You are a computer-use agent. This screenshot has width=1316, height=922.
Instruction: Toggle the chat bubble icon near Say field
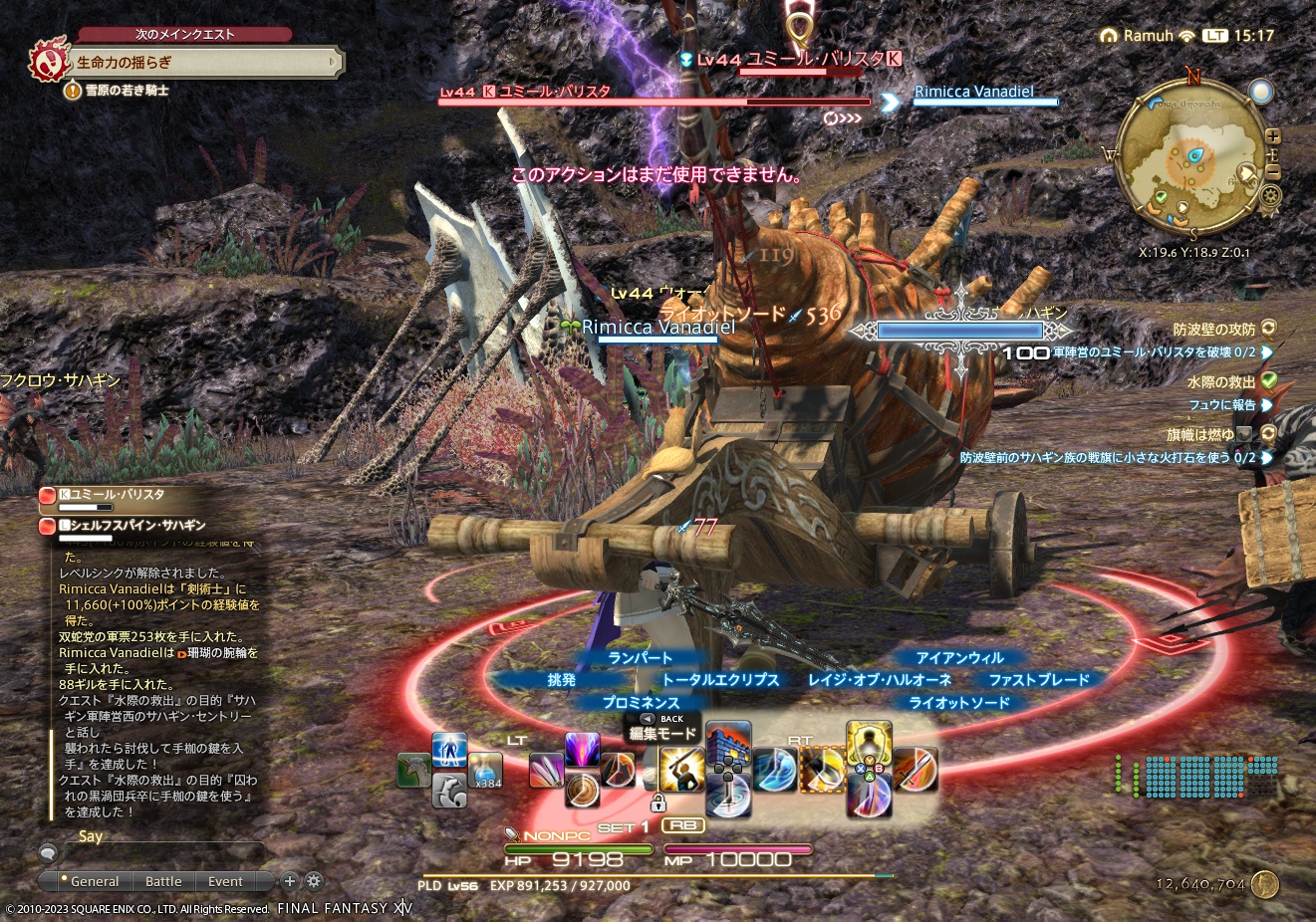pyautogui.click(x=49, y=853)
